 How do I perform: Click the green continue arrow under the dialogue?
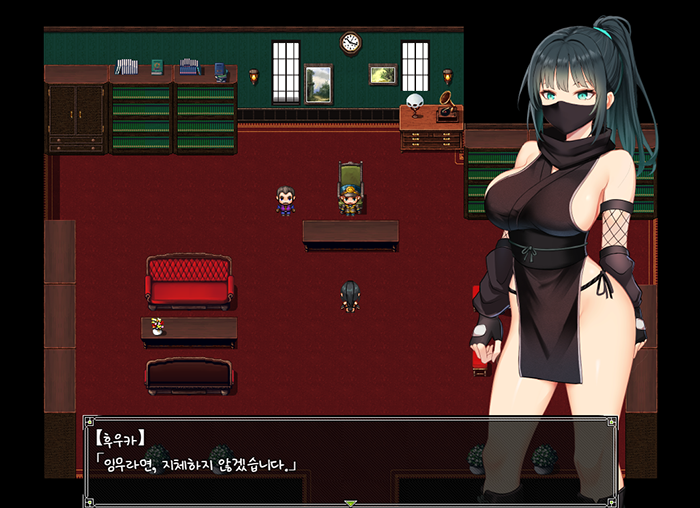pyautogui.click(x=350, y=503)
